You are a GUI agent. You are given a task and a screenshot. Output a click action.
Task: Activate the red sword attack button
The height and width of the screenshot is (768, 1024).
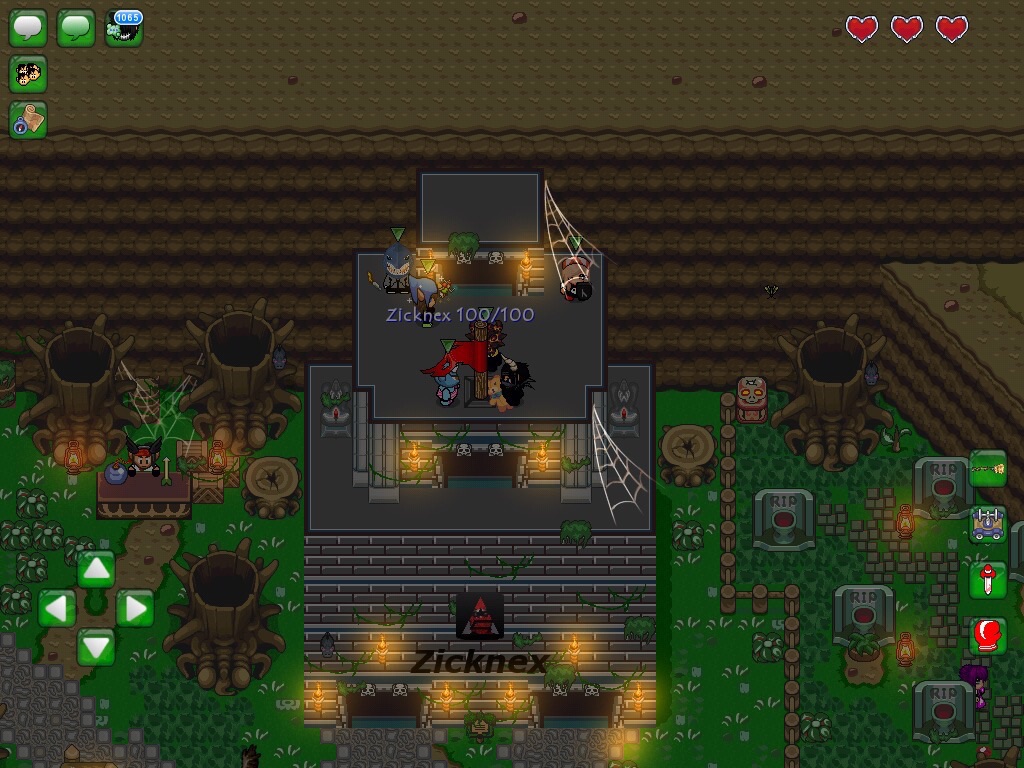(987, 580)
